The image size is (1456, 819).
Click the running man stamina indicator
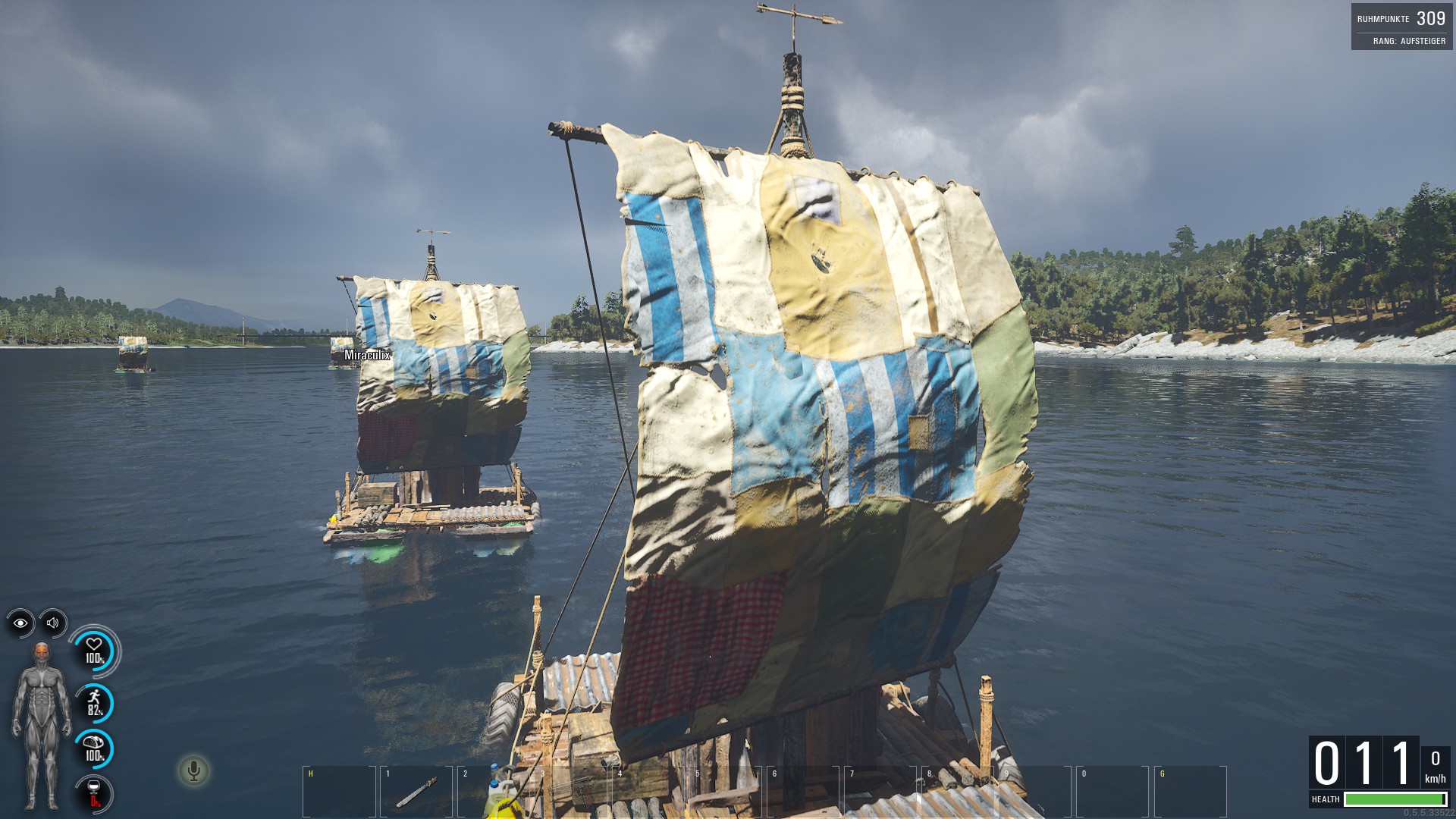pos(94,704)
